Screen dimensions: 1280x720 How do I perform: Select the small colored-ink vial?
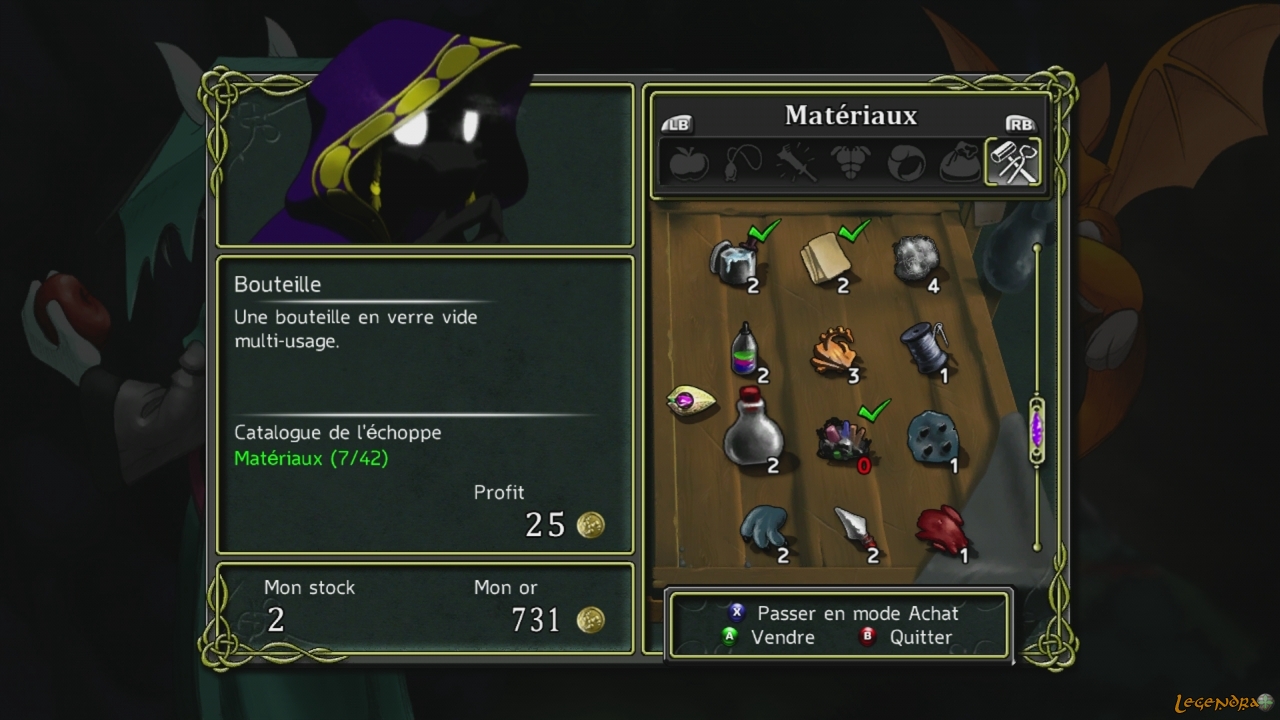742,348
